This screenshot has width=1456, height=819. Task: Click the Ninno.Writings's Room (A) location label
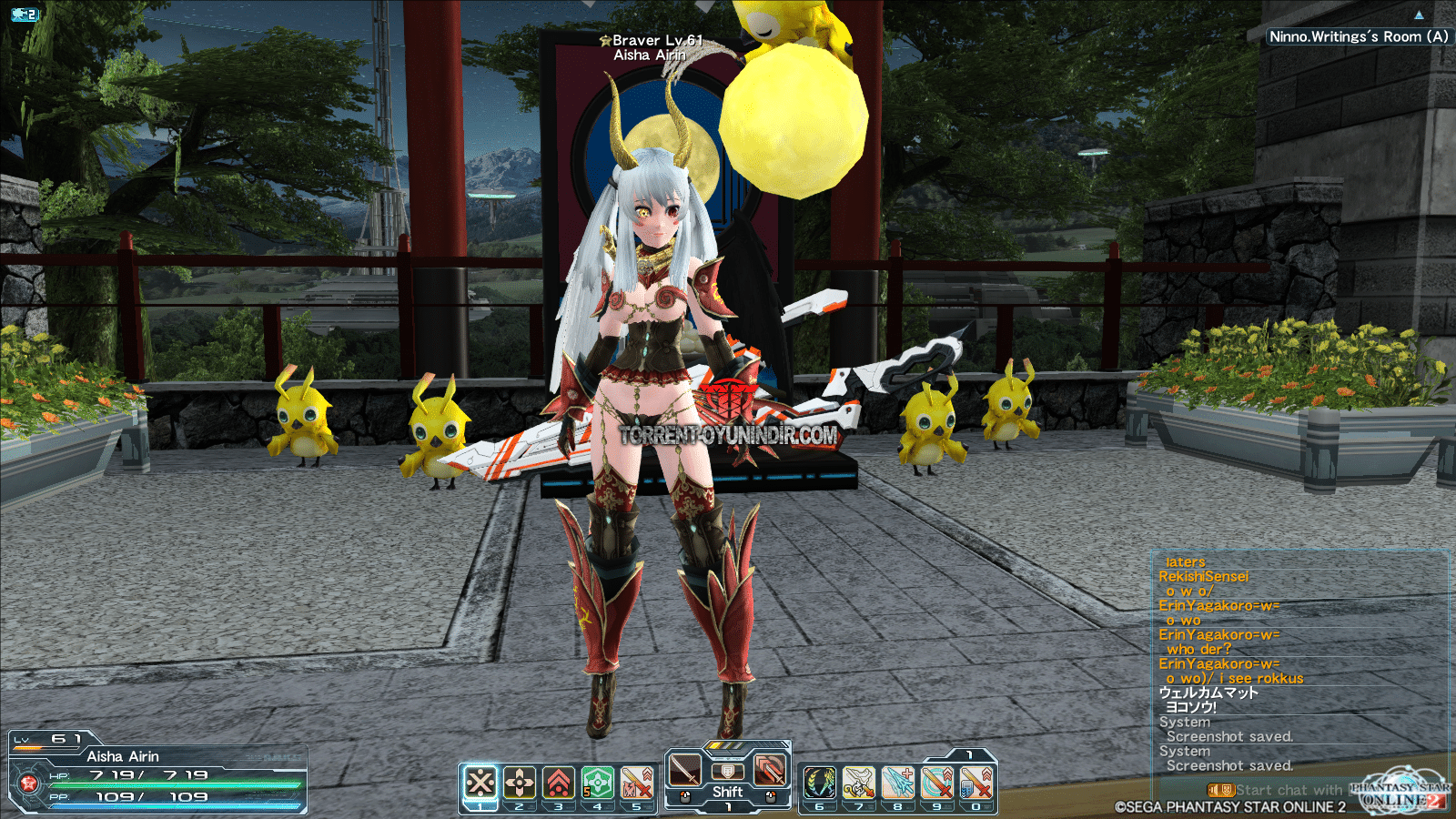1358,36
